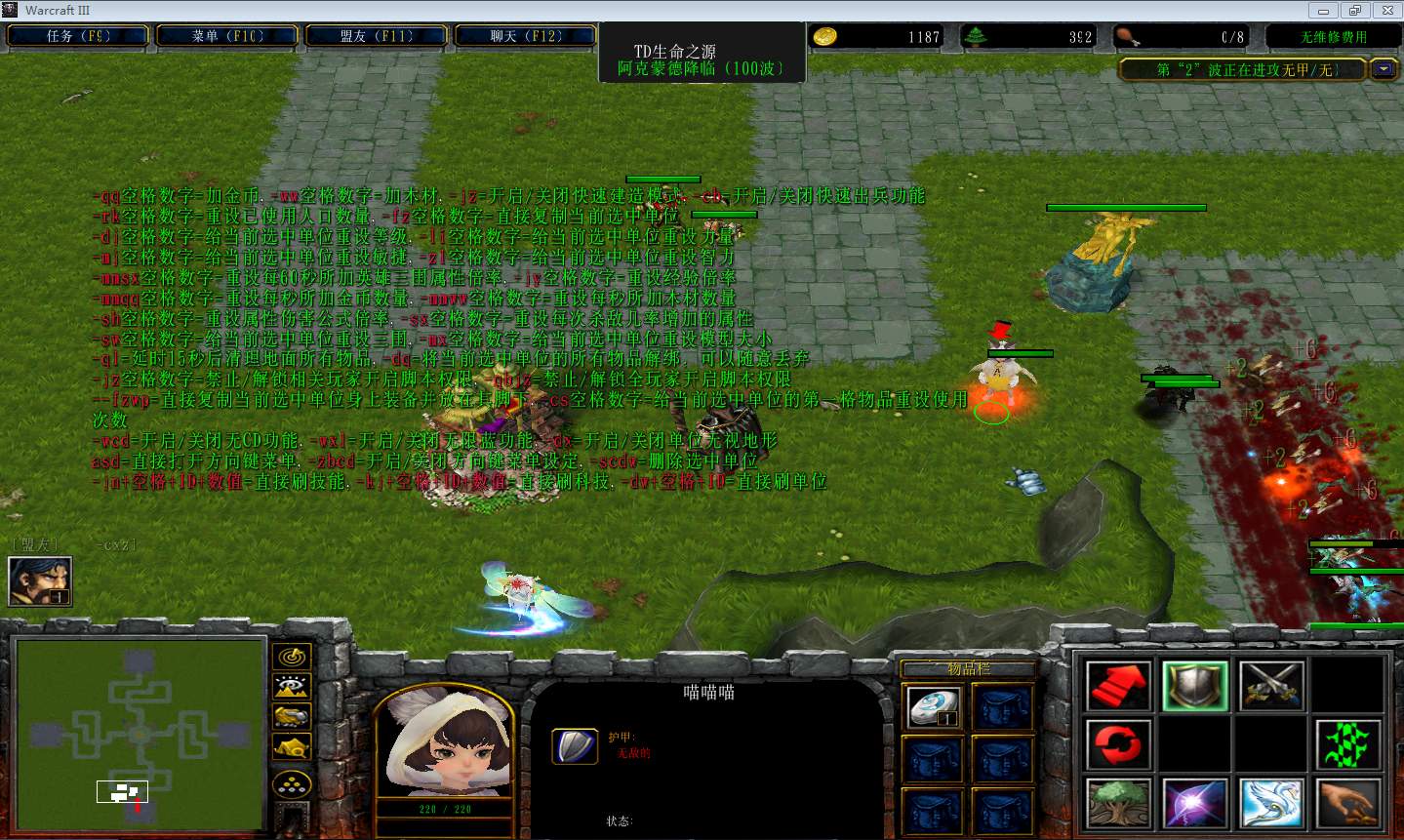Open the 聊天 (Chat) log
This screenshot has width=1404, height=840.
coord(526,36)
